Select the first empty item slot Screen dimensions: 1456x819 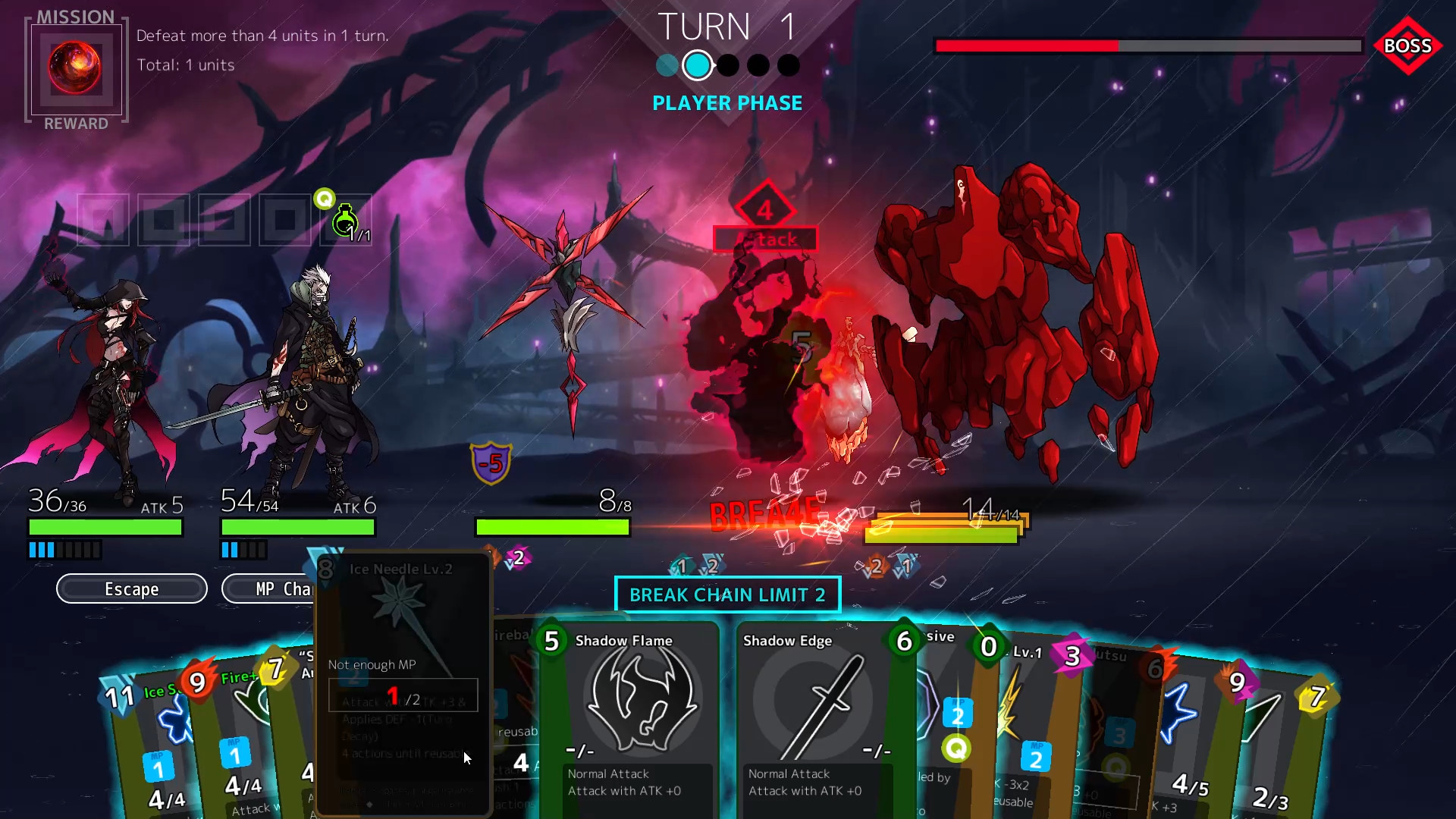(102, 220)
